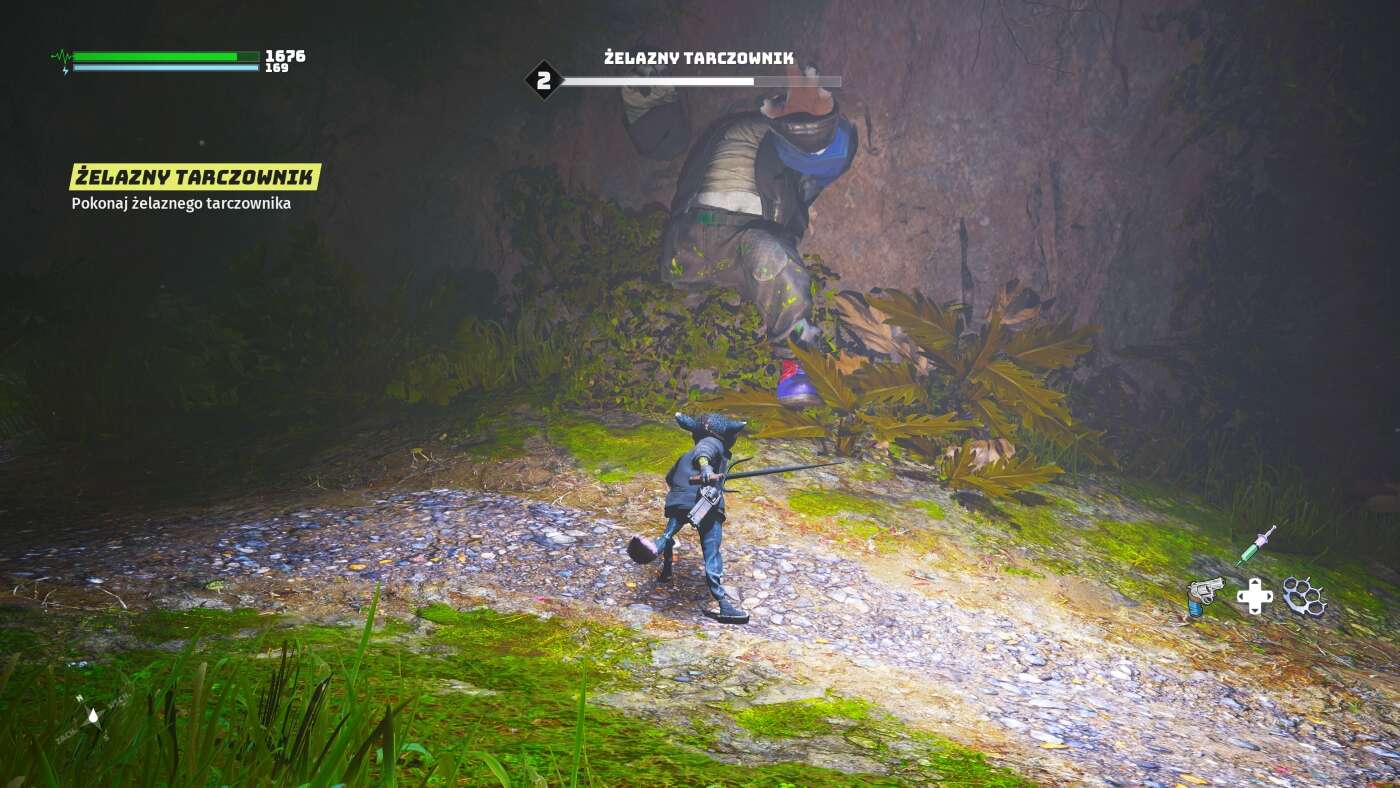Viewport: 1400px width, 788px height.
Task: Click the N marker on the compass
Action: [x=79, y=698]
